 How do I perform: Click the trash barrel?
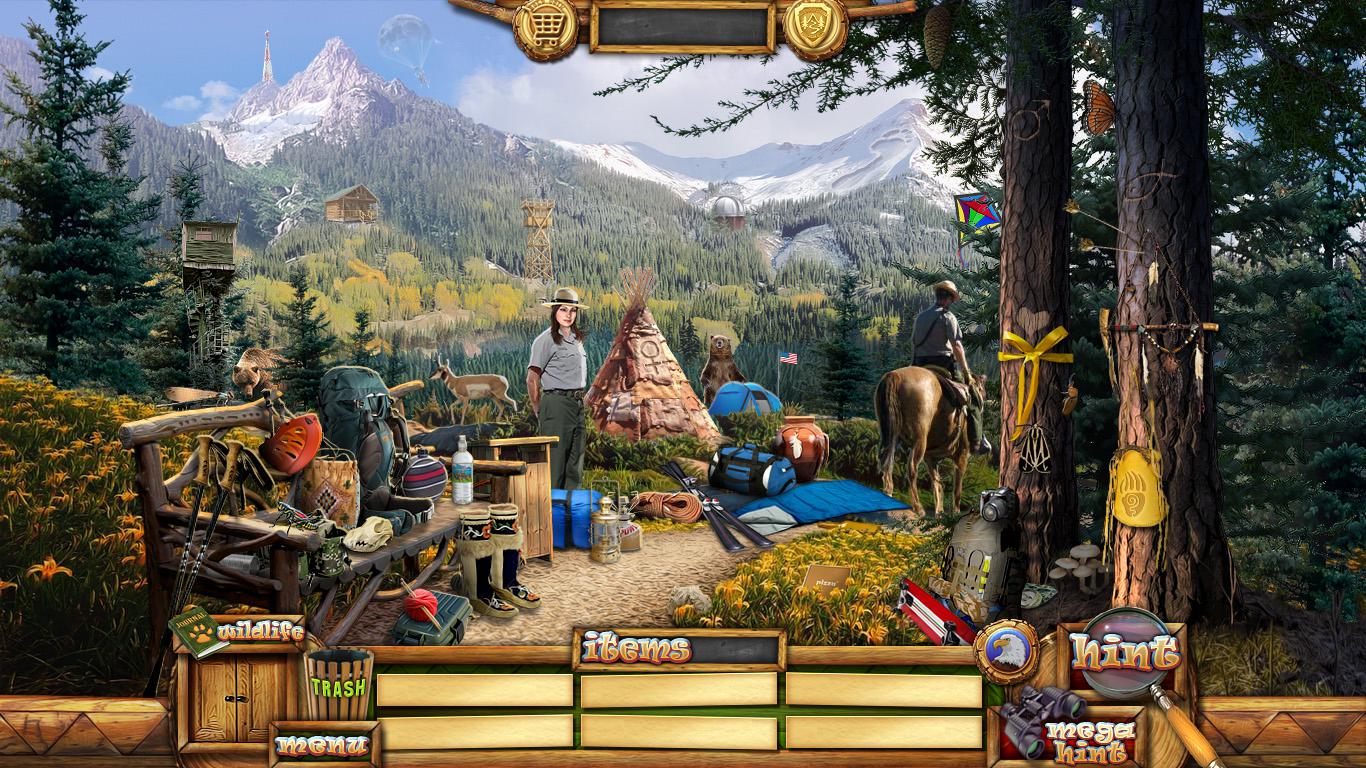(x=339, y=684)
